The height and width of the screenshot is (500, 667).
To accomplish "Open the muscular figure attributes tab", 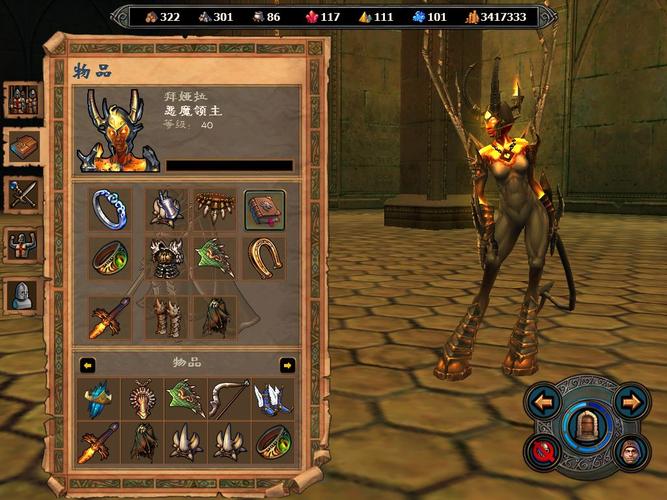I will click(x=24, y=243).
